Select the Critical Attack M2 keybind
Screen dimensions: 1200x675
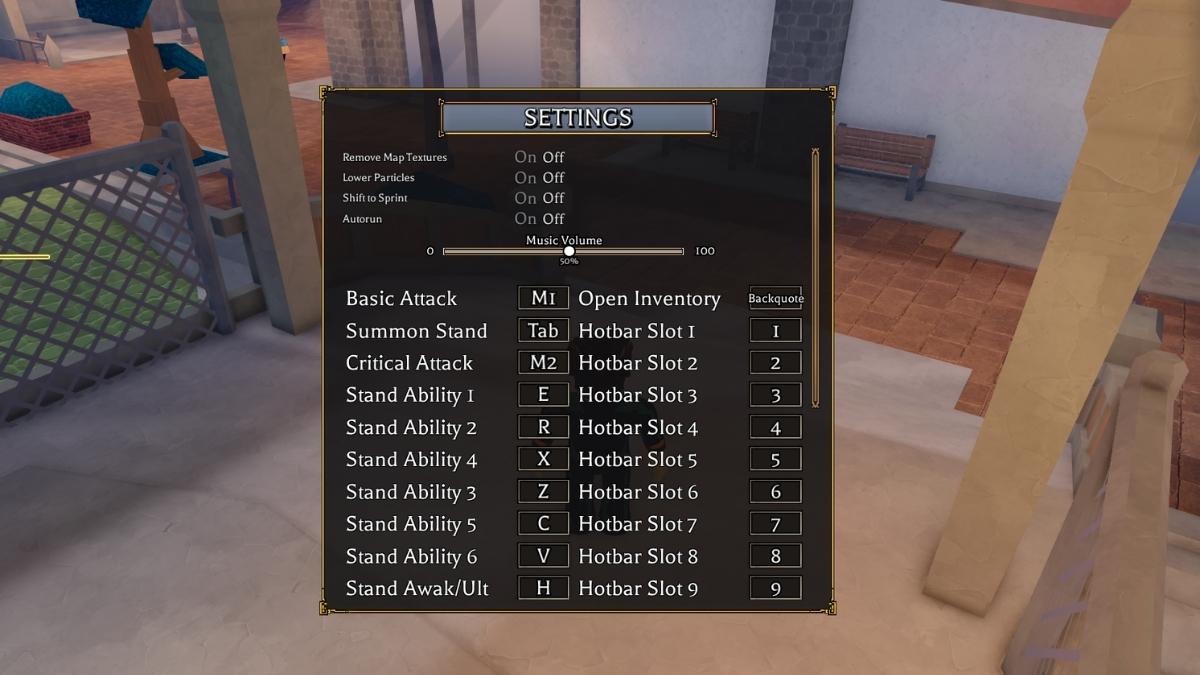[543, 363]
